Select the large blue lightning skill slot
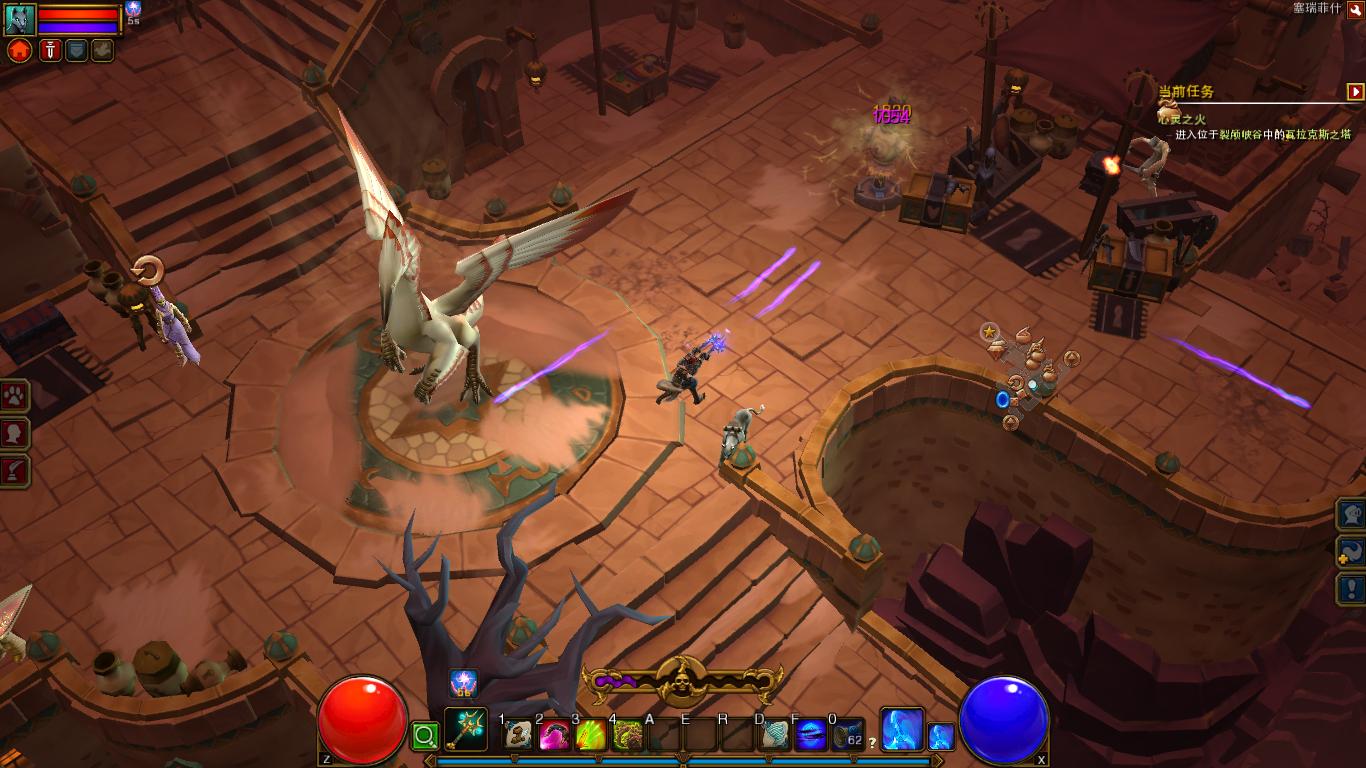Viewport: 1366px width, 768px height. [901, 730]
